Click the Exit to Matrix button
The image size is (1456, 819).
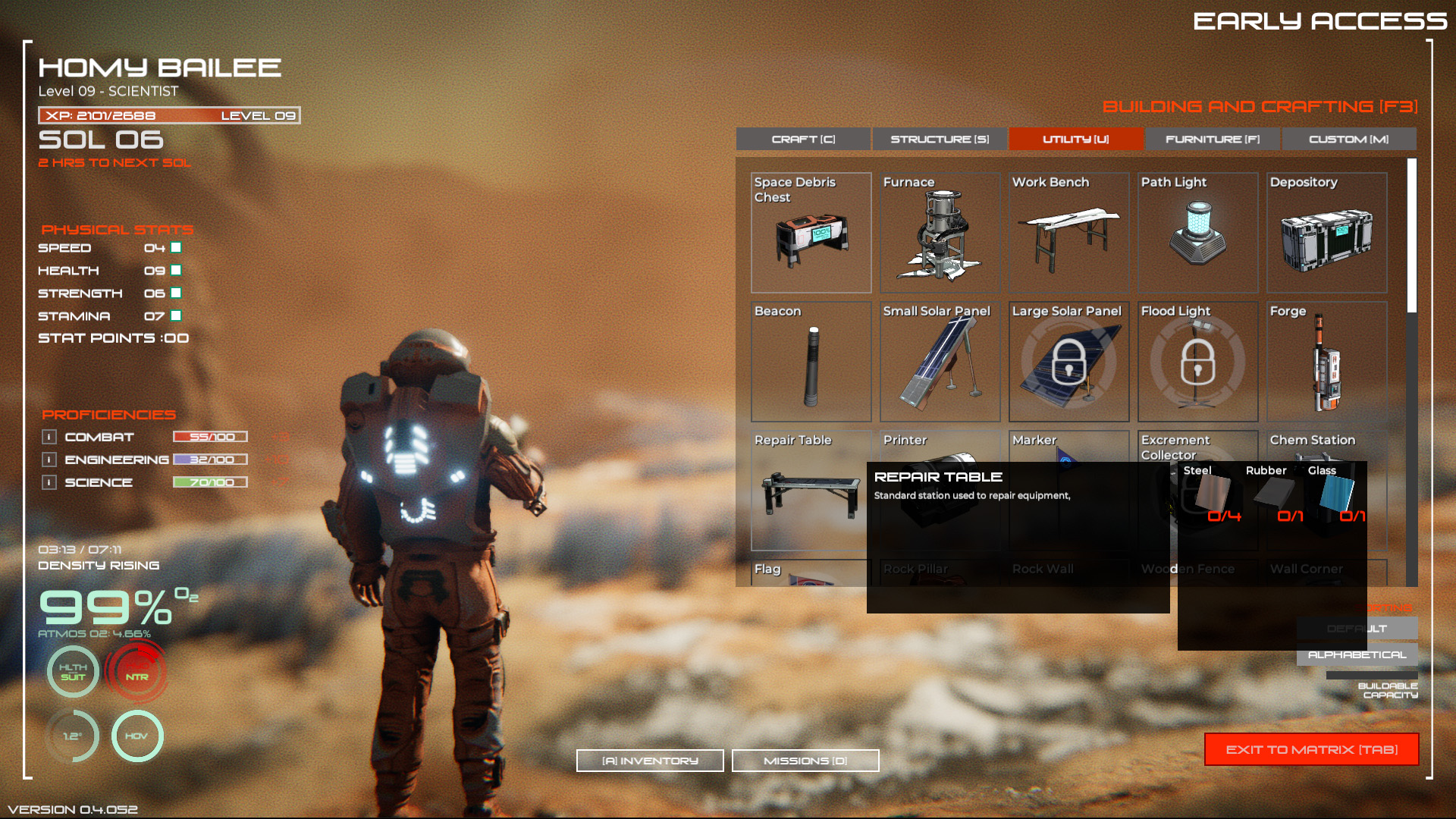click(x=1311, y=749)
